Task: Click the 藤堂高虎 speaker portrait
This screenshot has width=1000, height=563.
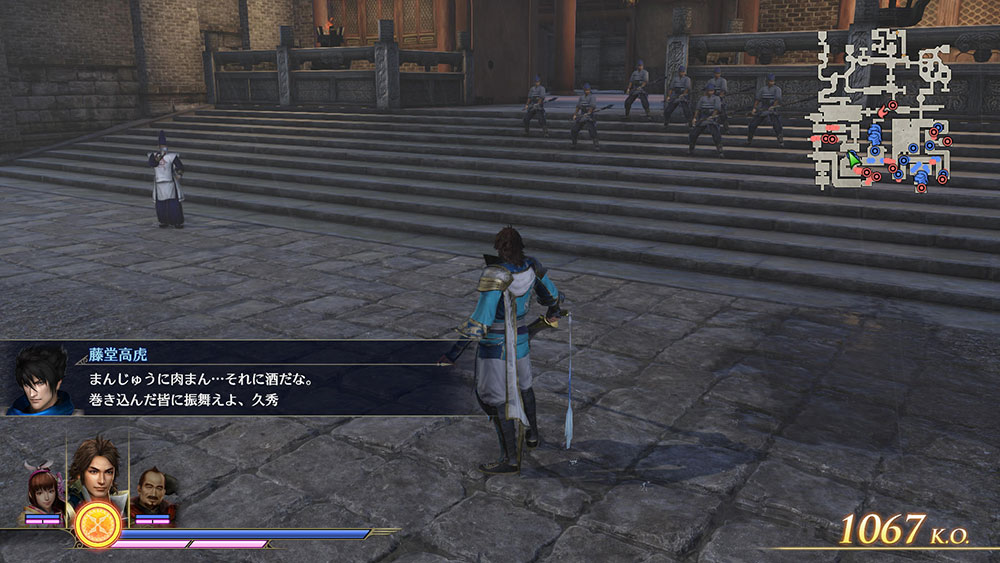Action: coord(40,380)
